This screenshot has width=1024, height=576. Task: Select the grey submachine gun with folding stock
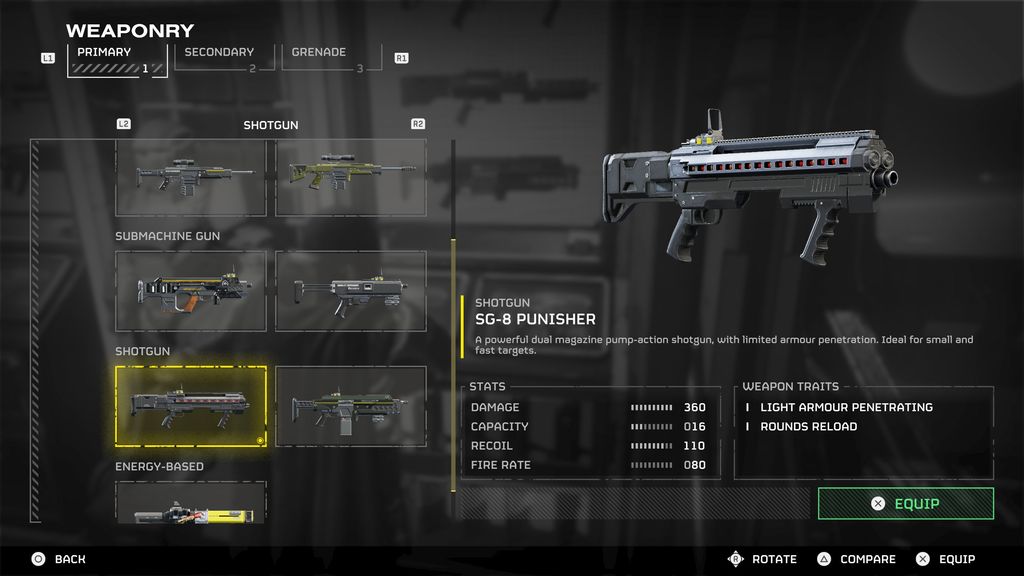(350, 291)
